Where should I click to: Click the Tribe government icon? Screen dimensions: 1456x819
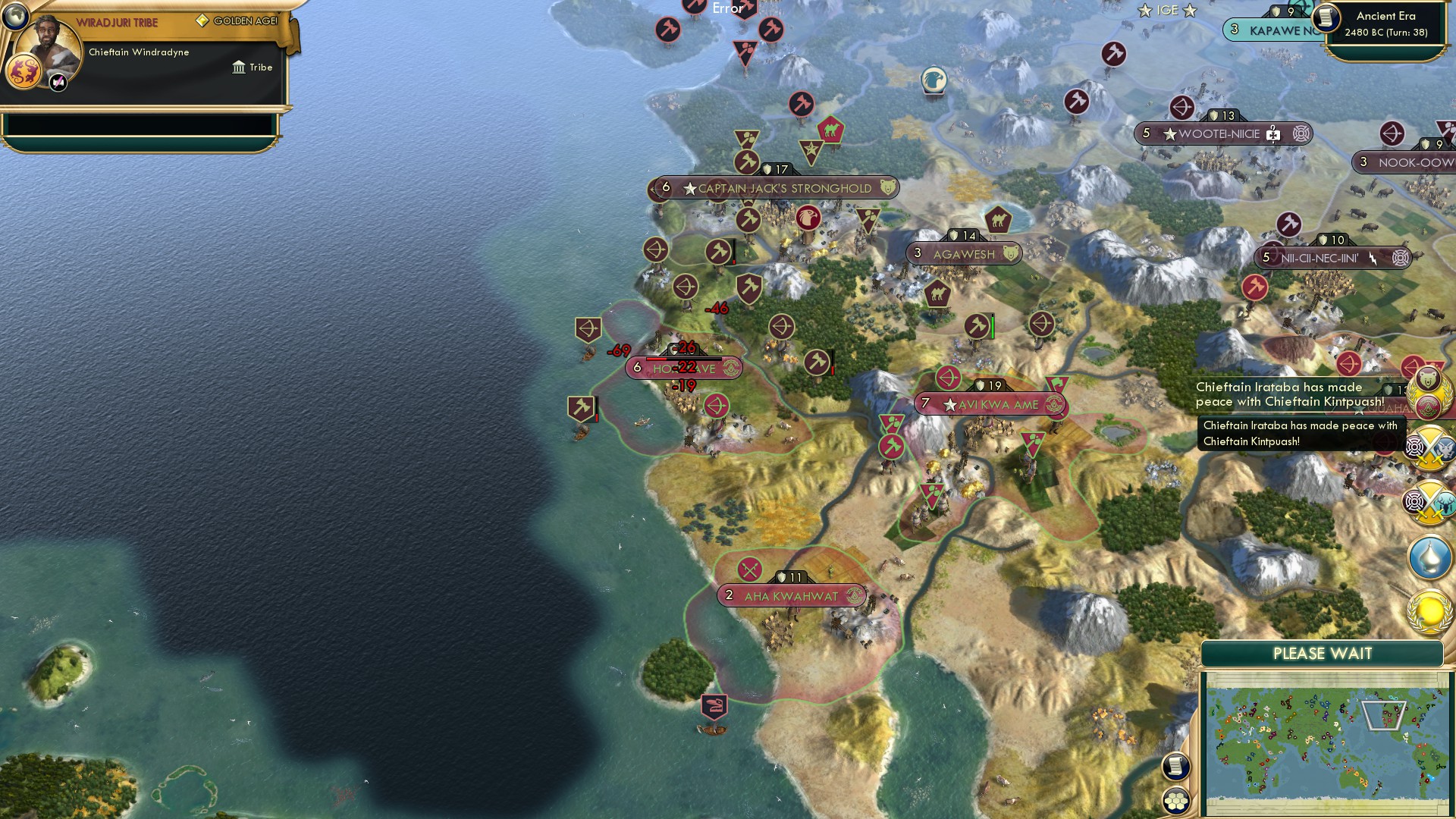[x=237, y=67]
